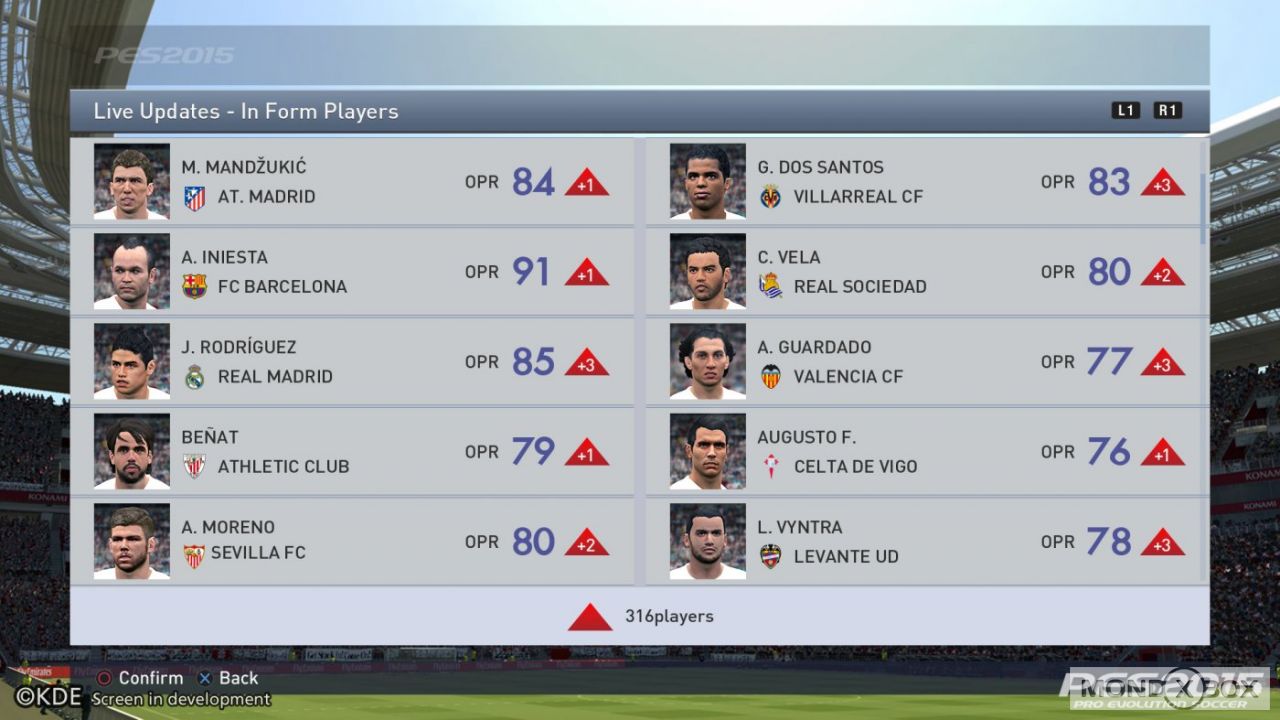Choose L. Vyntra of Levante UD
This screenshot has width=1280, height=720.
coord(926,541)
